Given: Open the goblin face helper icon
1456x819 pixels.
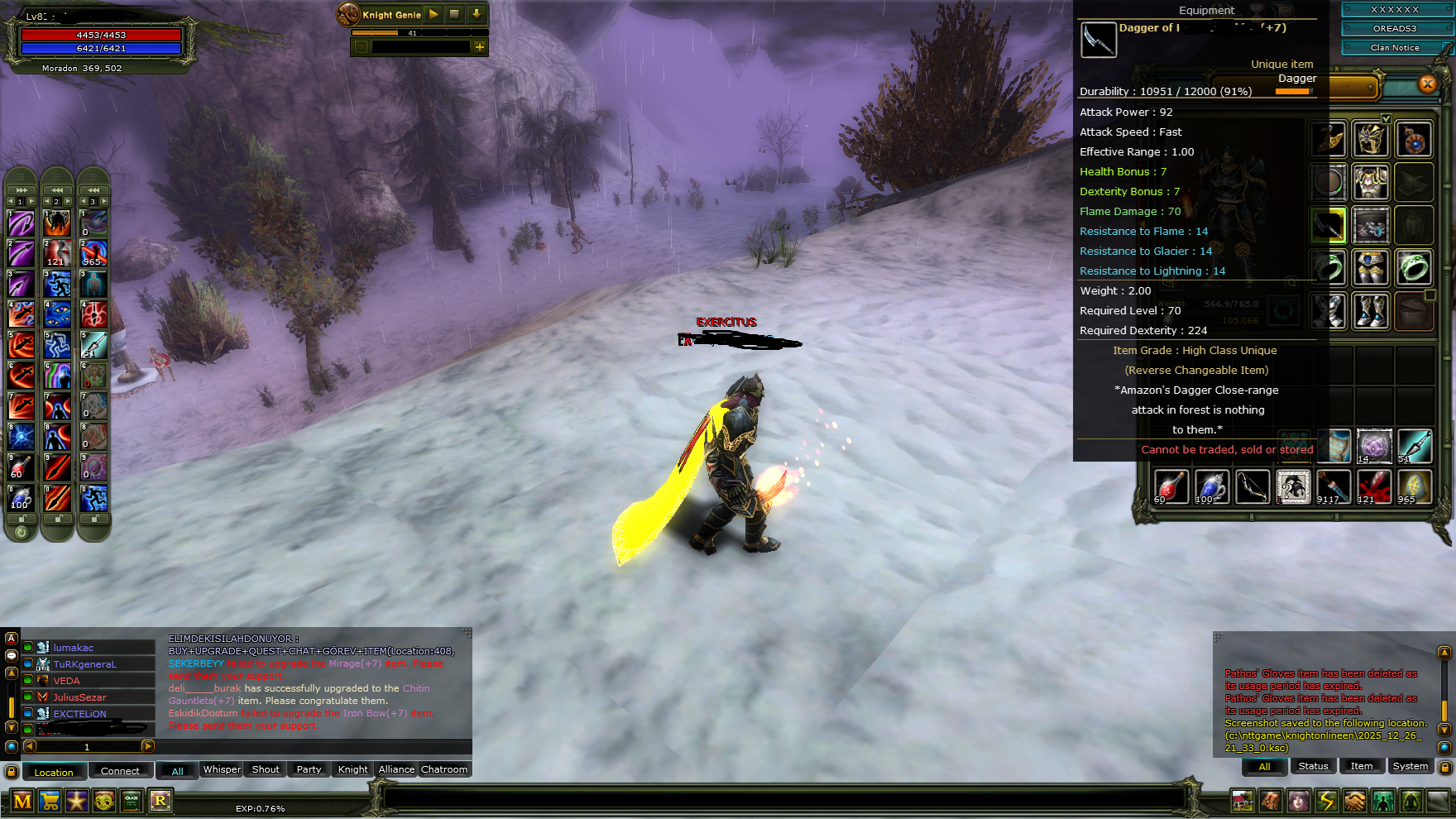Looking at the screenshot, I should click(x=104, y=801).
